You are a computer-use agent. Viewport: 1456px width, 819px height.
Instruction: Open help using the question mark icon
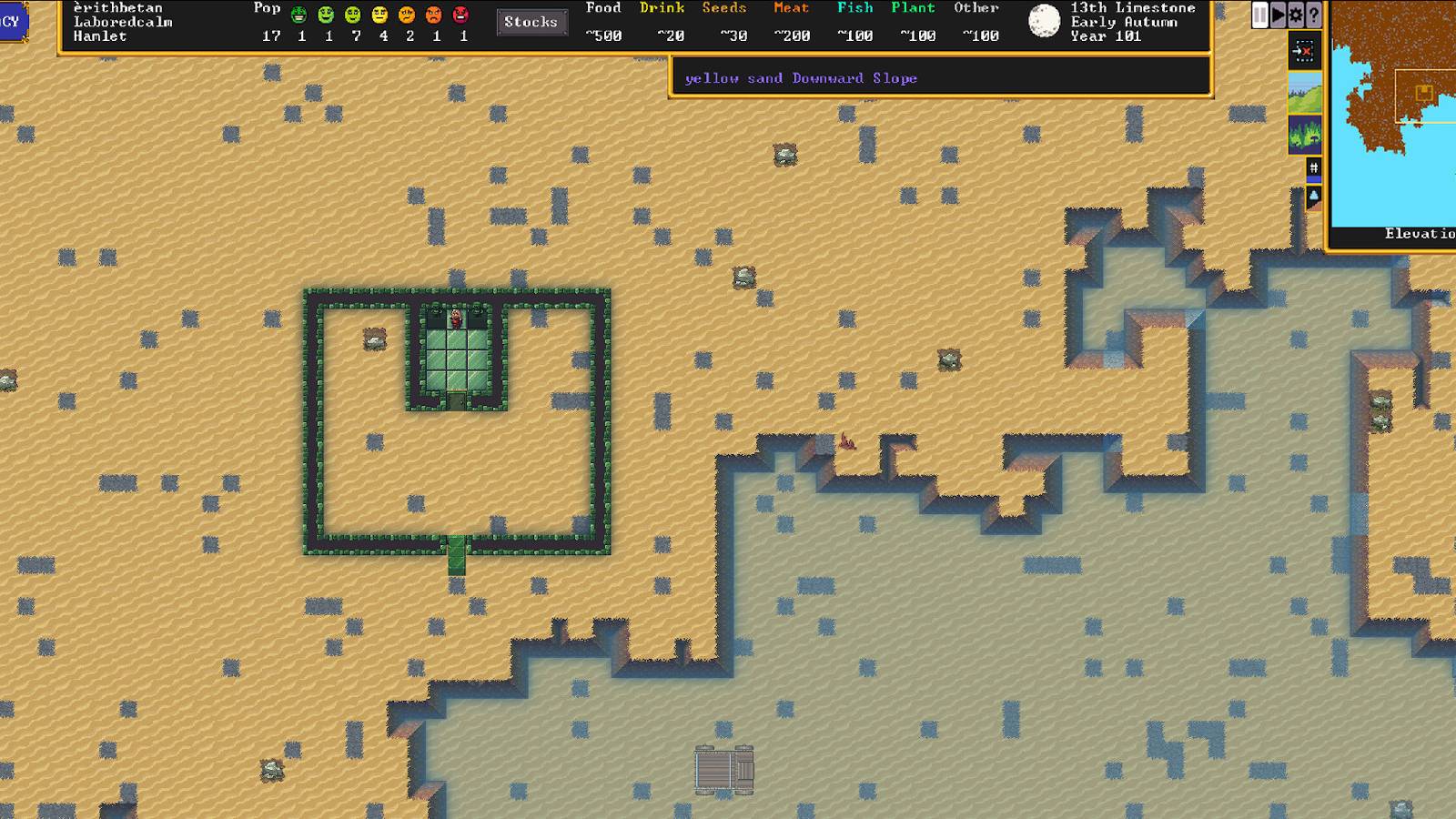[x=1312, y=14]
